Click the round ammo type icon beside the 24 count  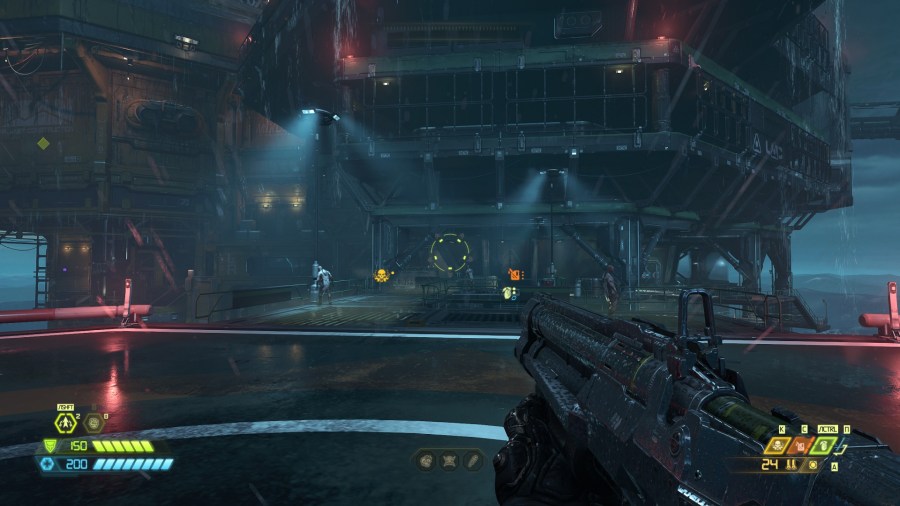click(813, 465)
